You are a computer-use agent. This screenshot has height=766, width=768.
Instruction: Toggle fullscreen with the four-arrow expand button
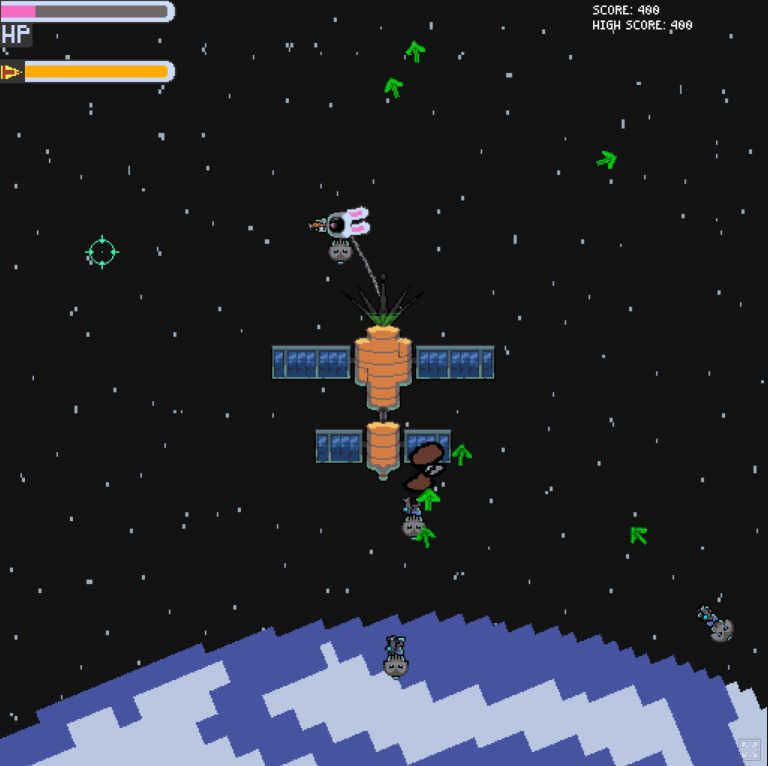pos(749,749)
